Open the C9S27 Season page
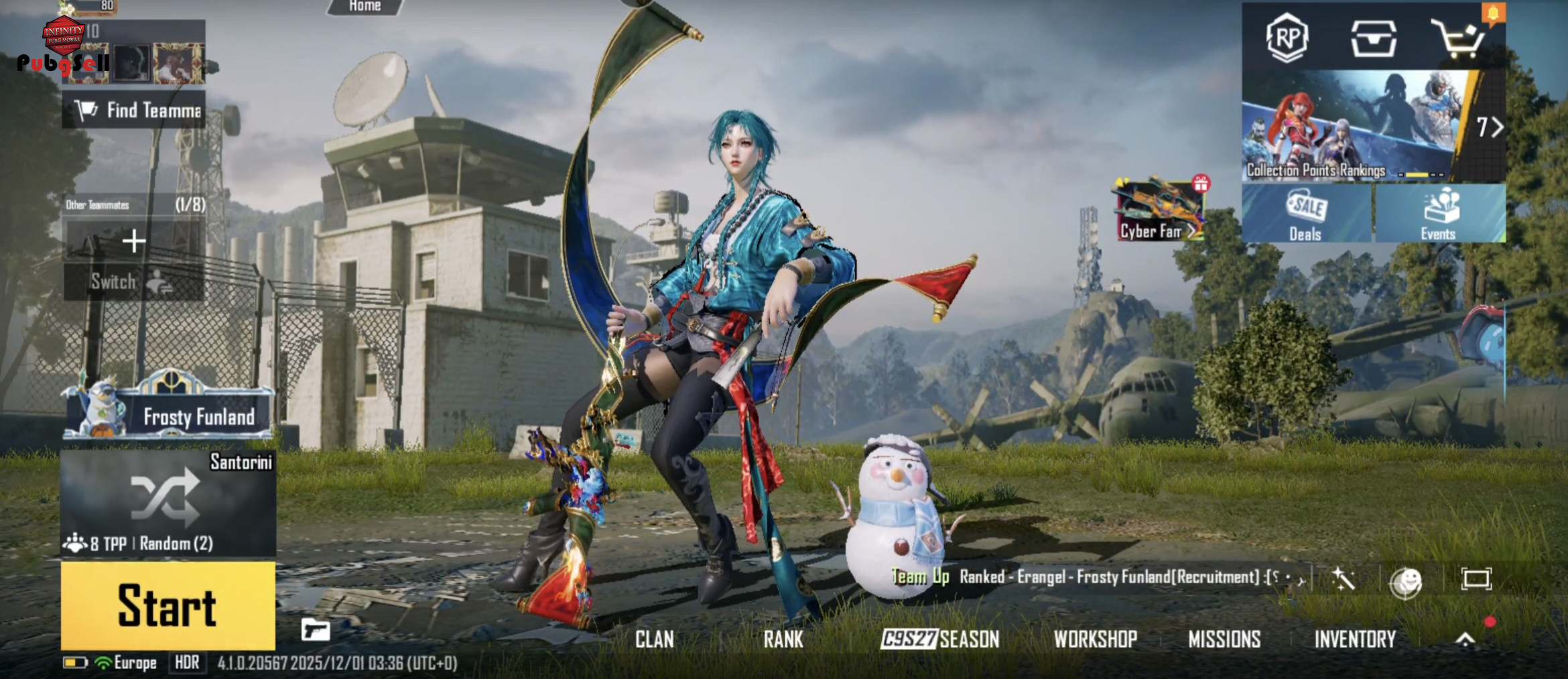This screenshot has width=1568, height=679. [x=939, y=639]
